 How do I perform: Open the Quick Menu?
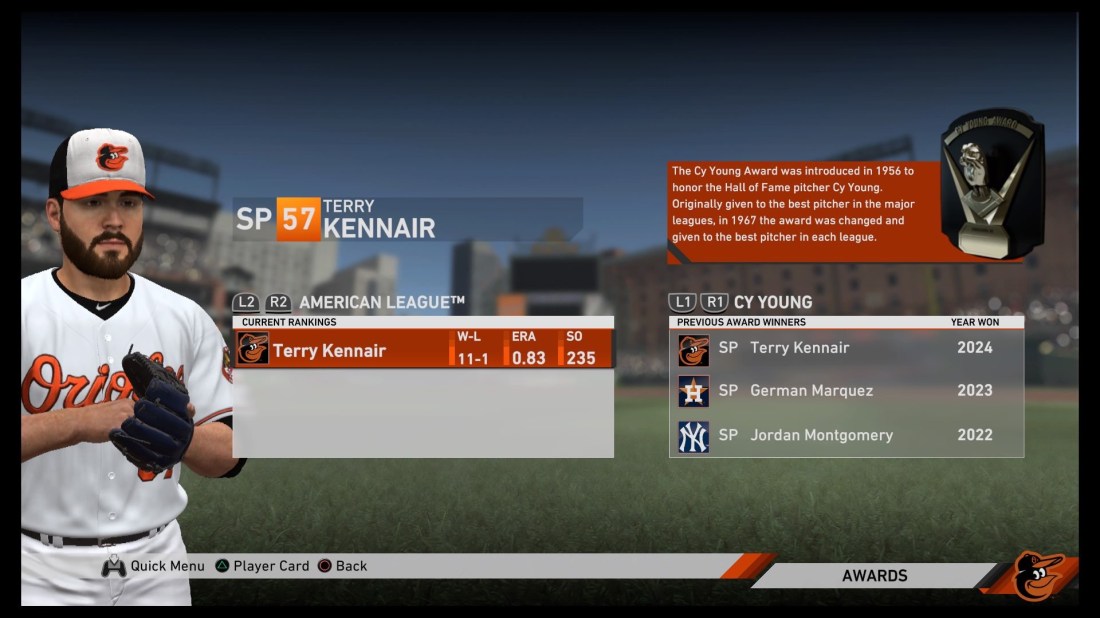[153, 566]
